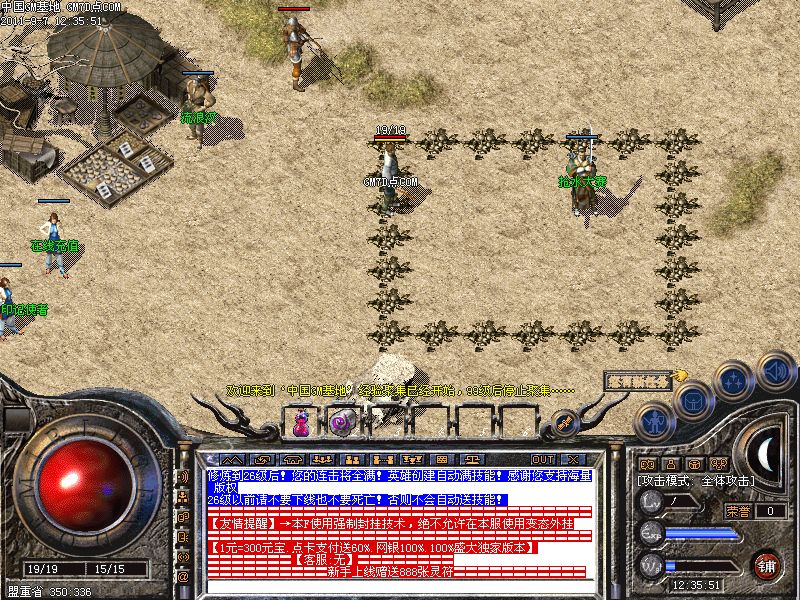Screen dimensions: 800x600
Task: Toggle sound with the speaker button
Action: [775, 370]
